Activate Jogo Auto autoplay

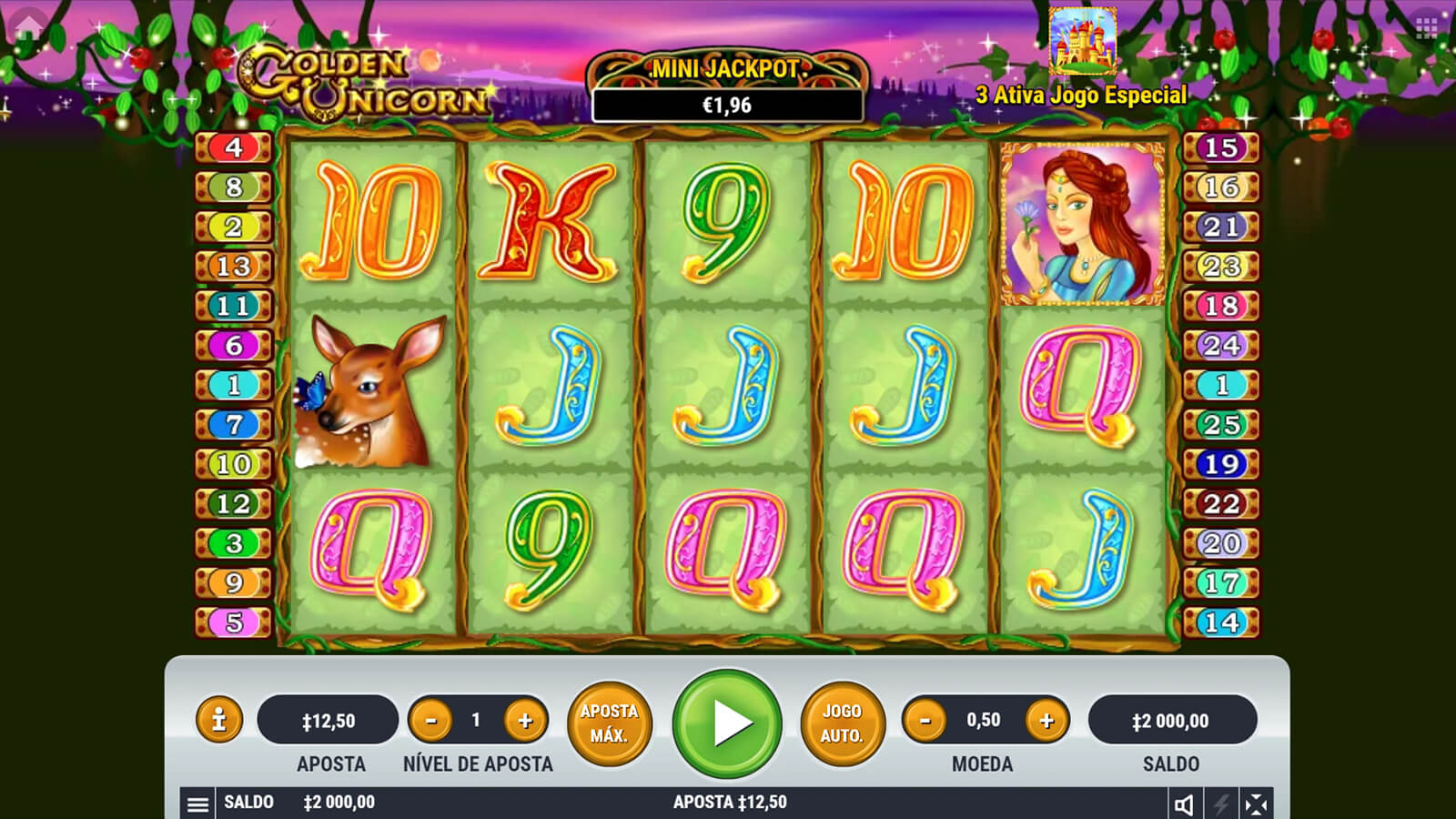(x=842, y=723)
